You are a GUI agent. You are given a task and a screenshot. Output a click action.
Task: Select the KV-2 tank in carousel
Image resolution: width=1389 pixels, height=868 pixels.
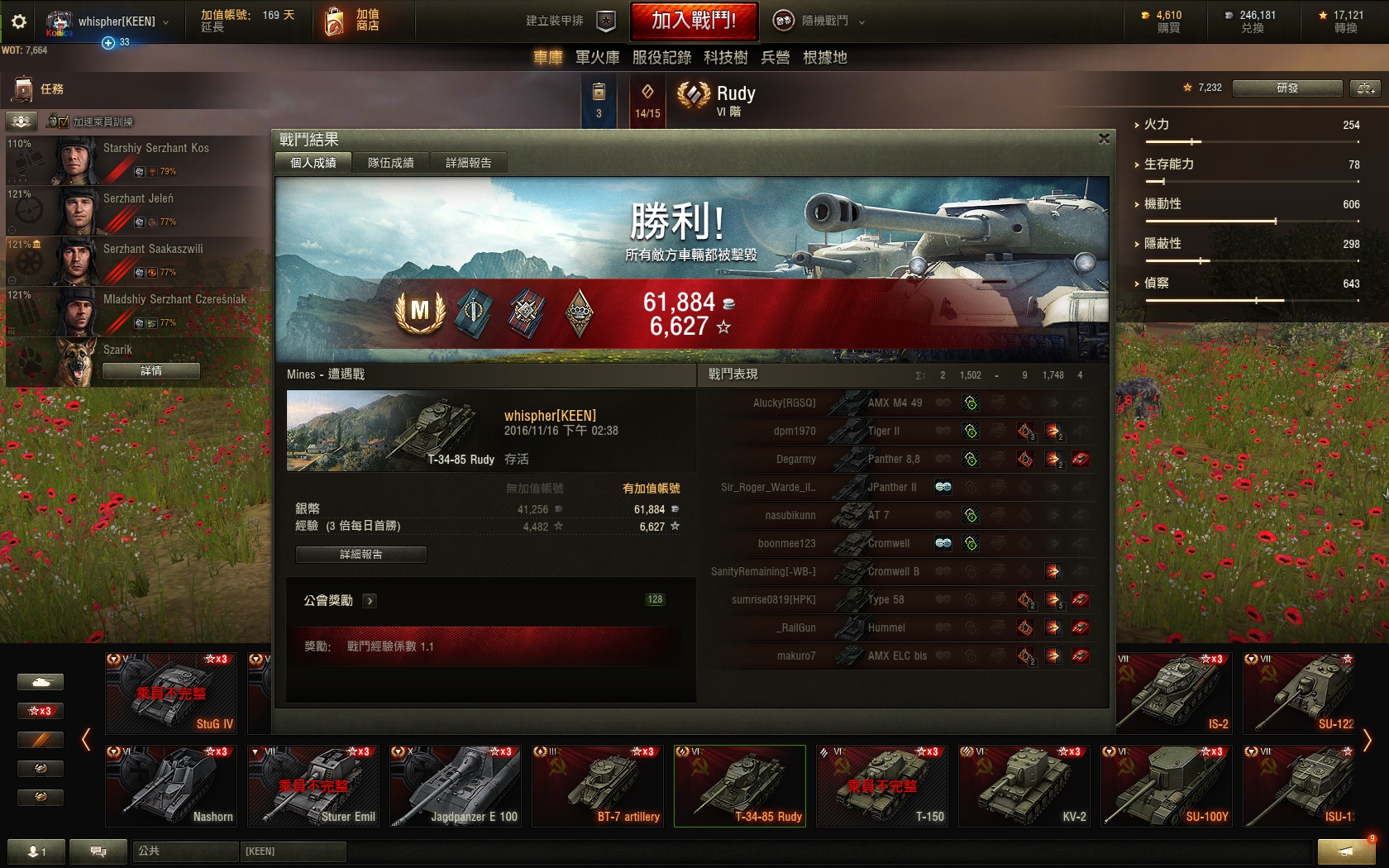1024,785
